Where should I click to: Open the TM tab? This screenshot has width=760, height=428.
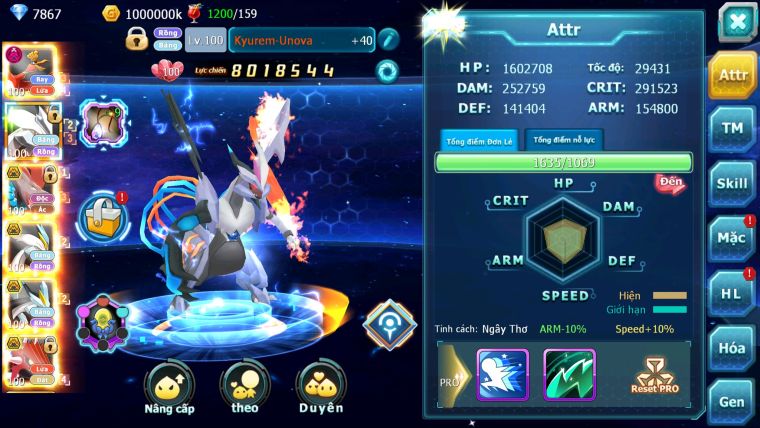tap(733, 128)
